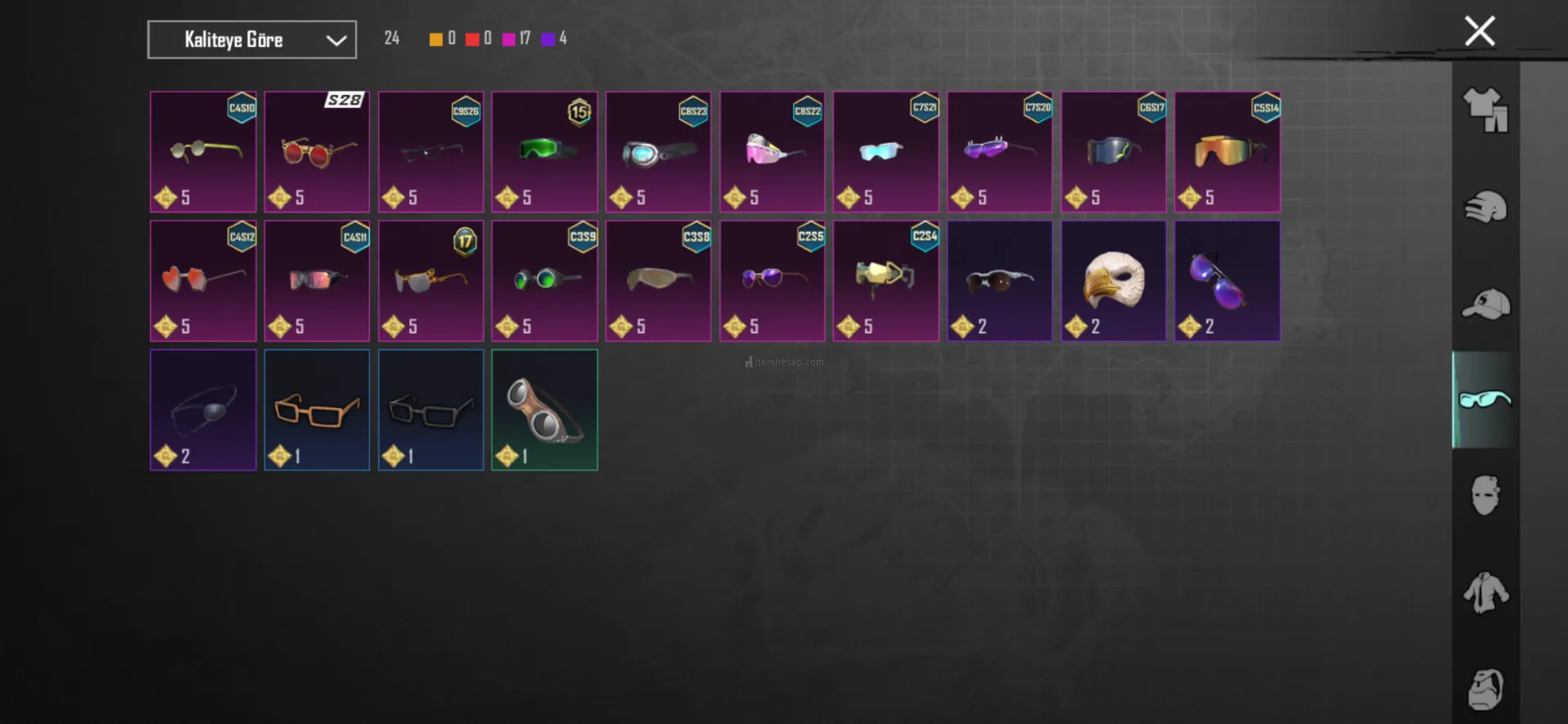Open the Kaliteye Göre sort dropdown
Viewport: 1568px width, 724px height.
pos(252,39)
